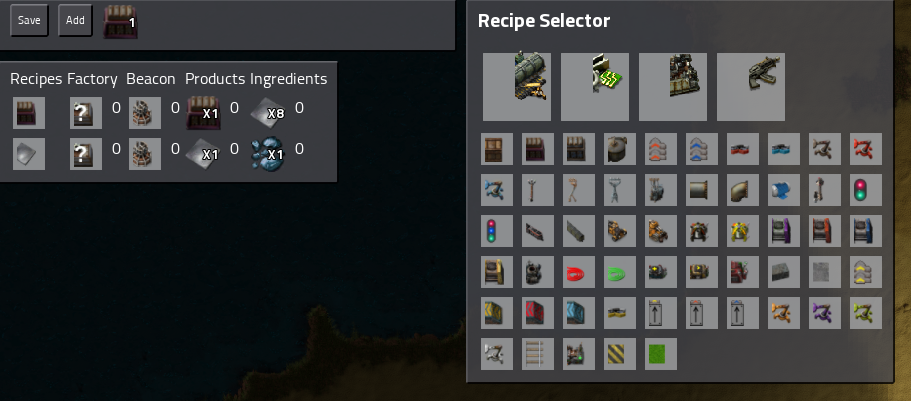
Task: Pick the red and green rail signal recipe
Action: pos(866,190)
